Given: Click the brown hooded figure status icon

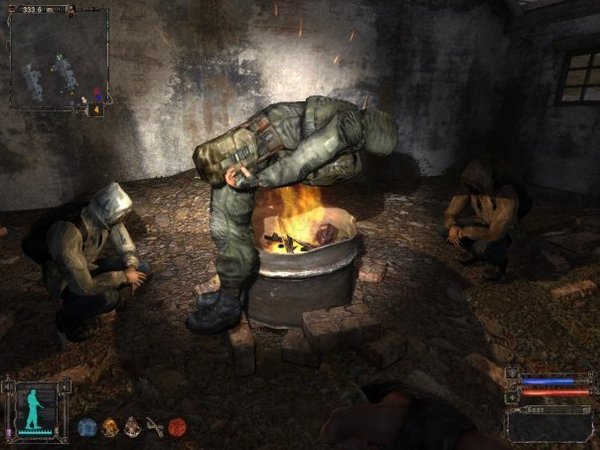Looking at the screenshot, I should [132, 427].
